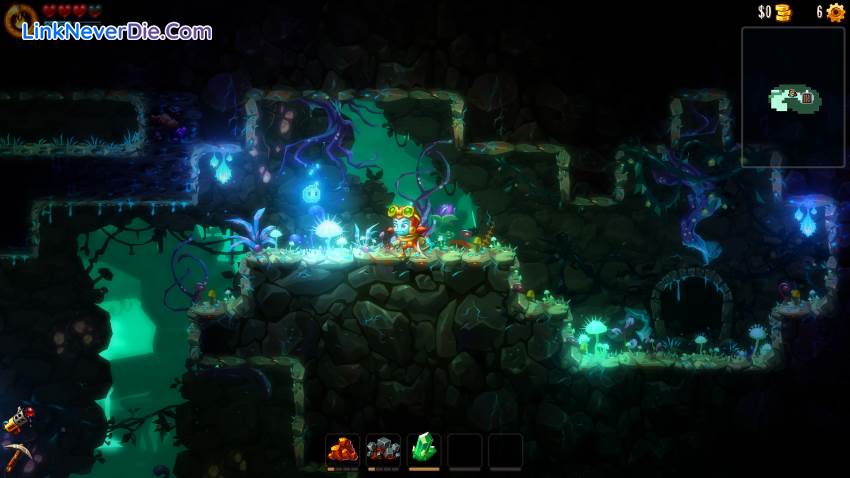This screenshot has height=478, width=850.
Task: Click the gold coin stack icon
Action: pyautogui.click(x=782, y=13)
